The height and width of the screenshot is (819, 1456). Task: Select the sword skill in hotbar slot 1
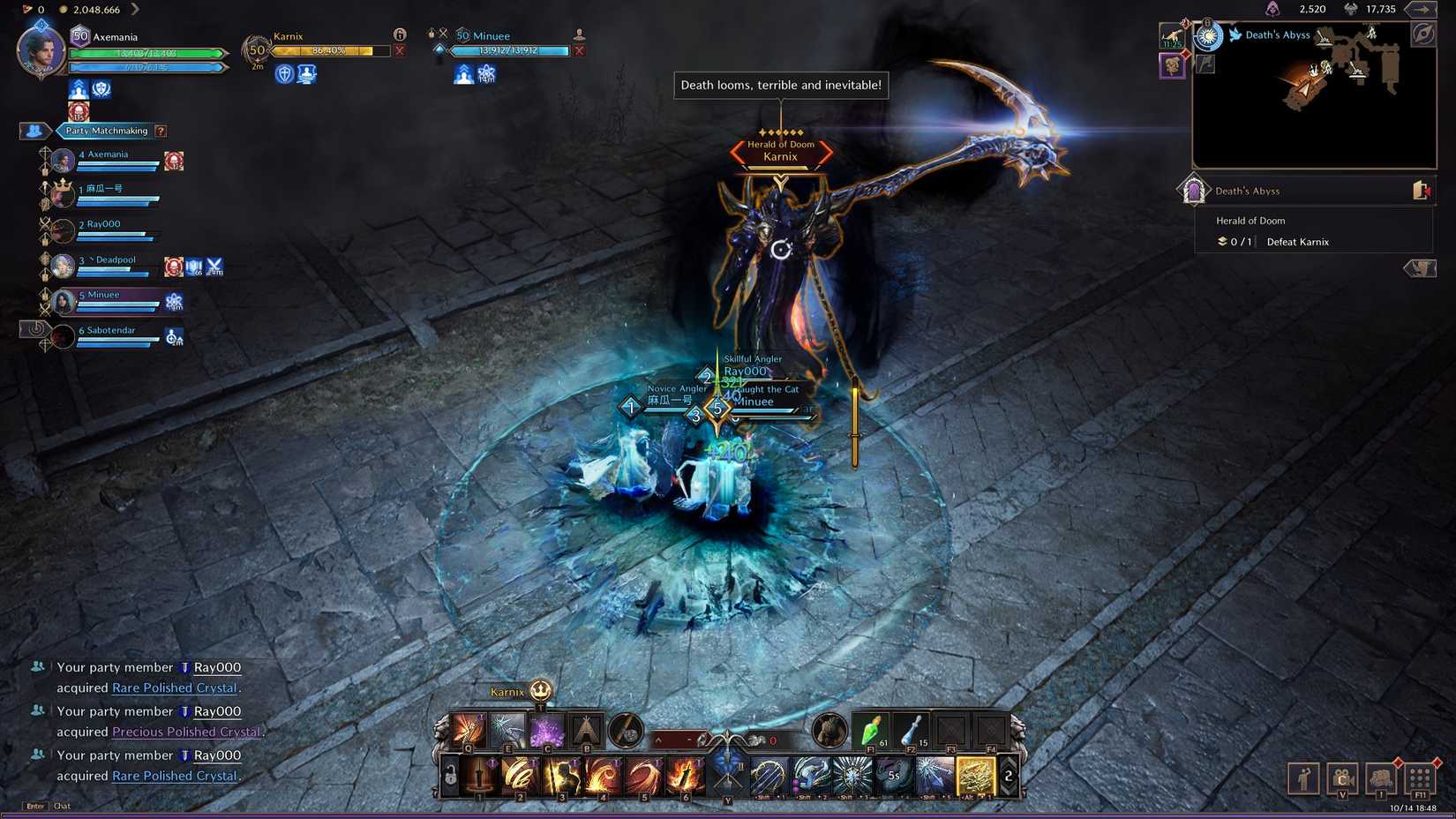[479, 776]
